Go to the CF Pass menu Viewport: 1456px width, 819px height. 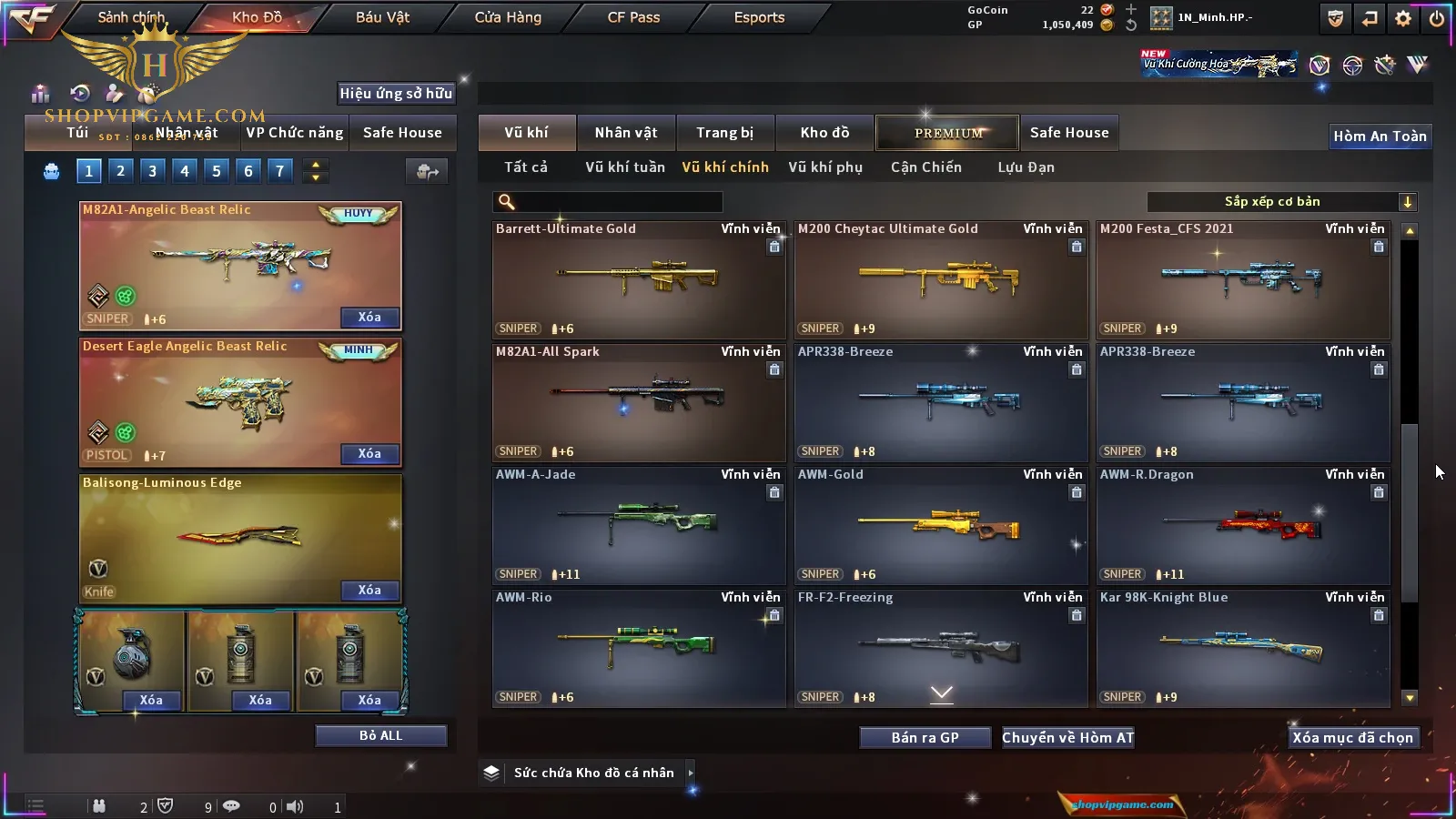pos(633,17)
